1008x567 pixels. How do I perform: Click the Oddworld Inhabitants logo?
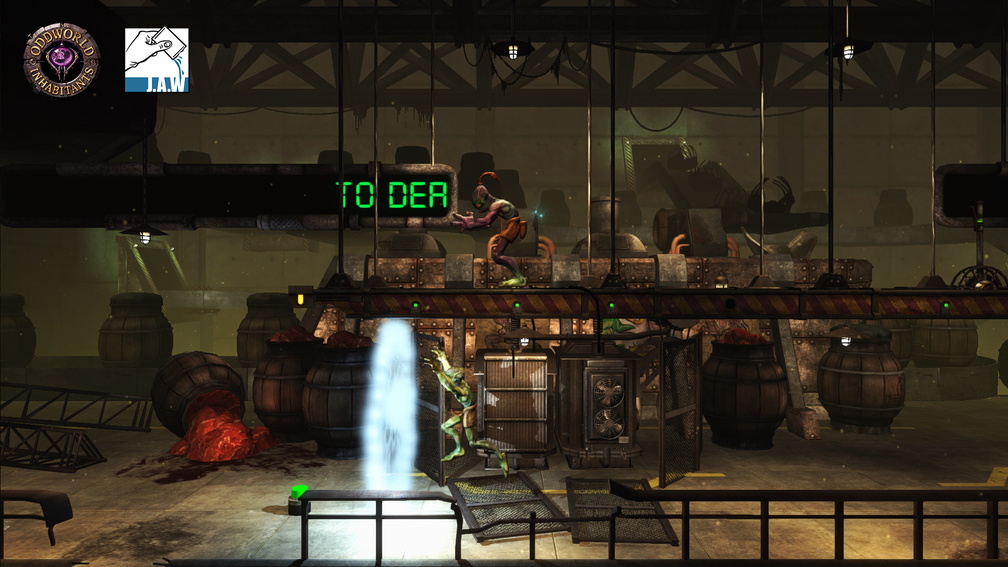click(x=62, y=61)
